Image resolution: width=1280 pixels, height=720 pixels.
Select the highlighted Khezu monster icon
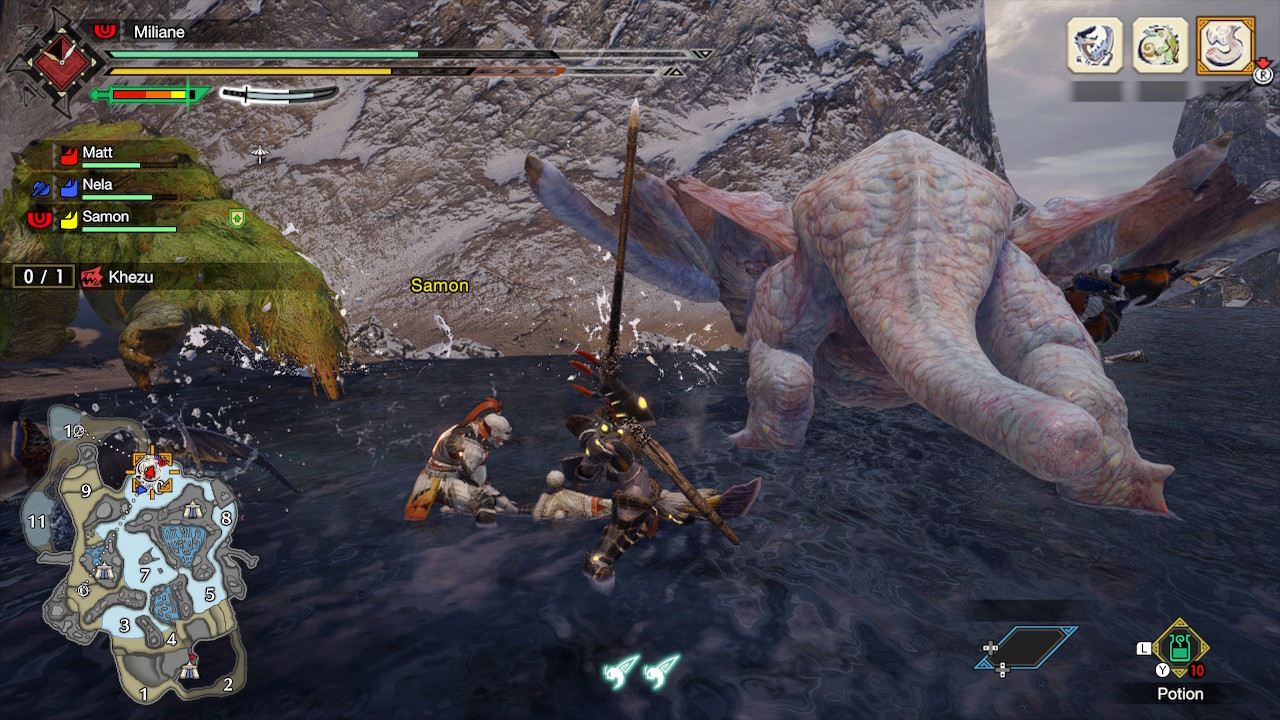[x=1225, y=45]
